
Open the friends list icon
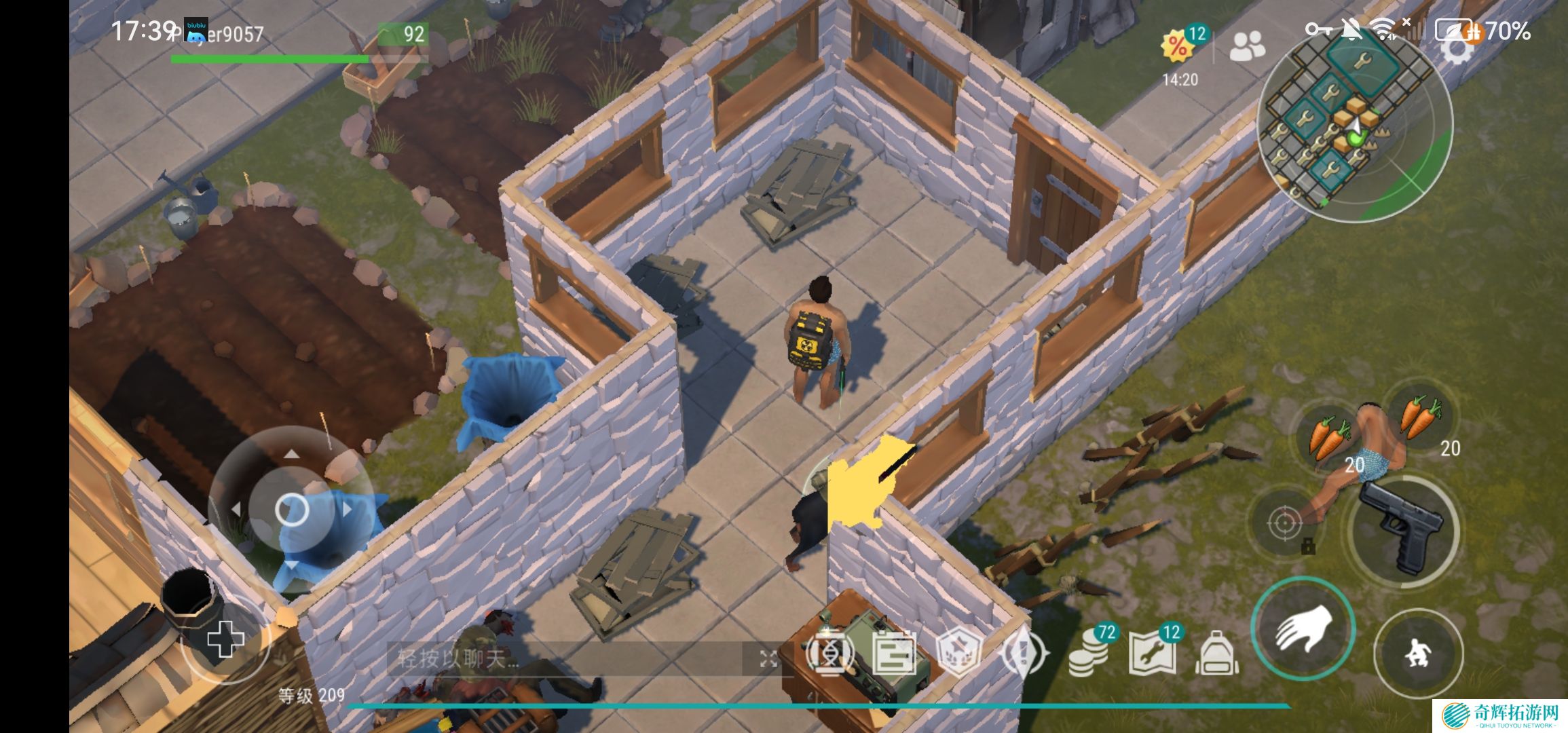[1248, 46]
